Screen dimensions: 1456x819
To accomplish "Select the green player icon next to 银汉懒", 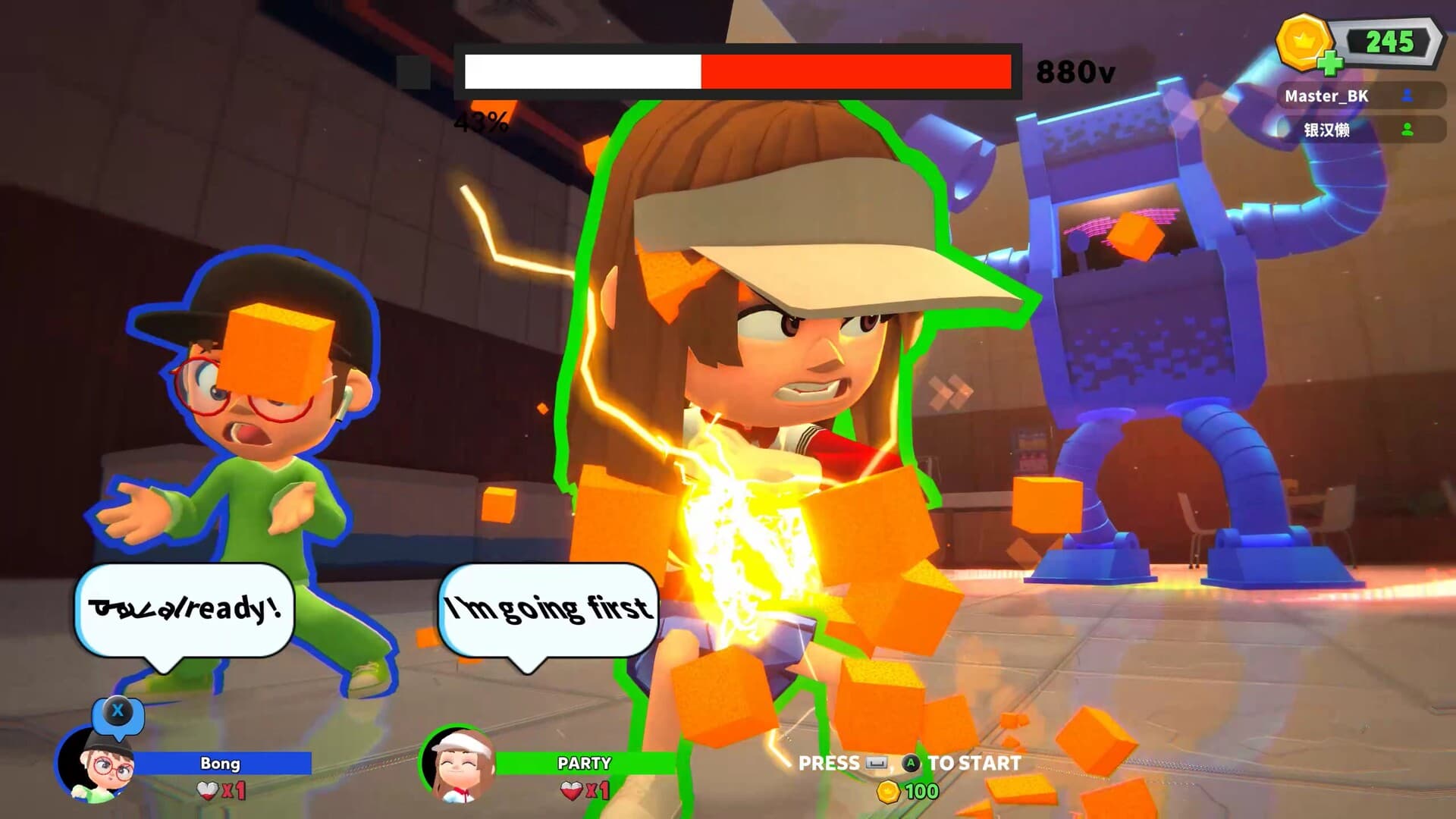I will (1407, 130).
